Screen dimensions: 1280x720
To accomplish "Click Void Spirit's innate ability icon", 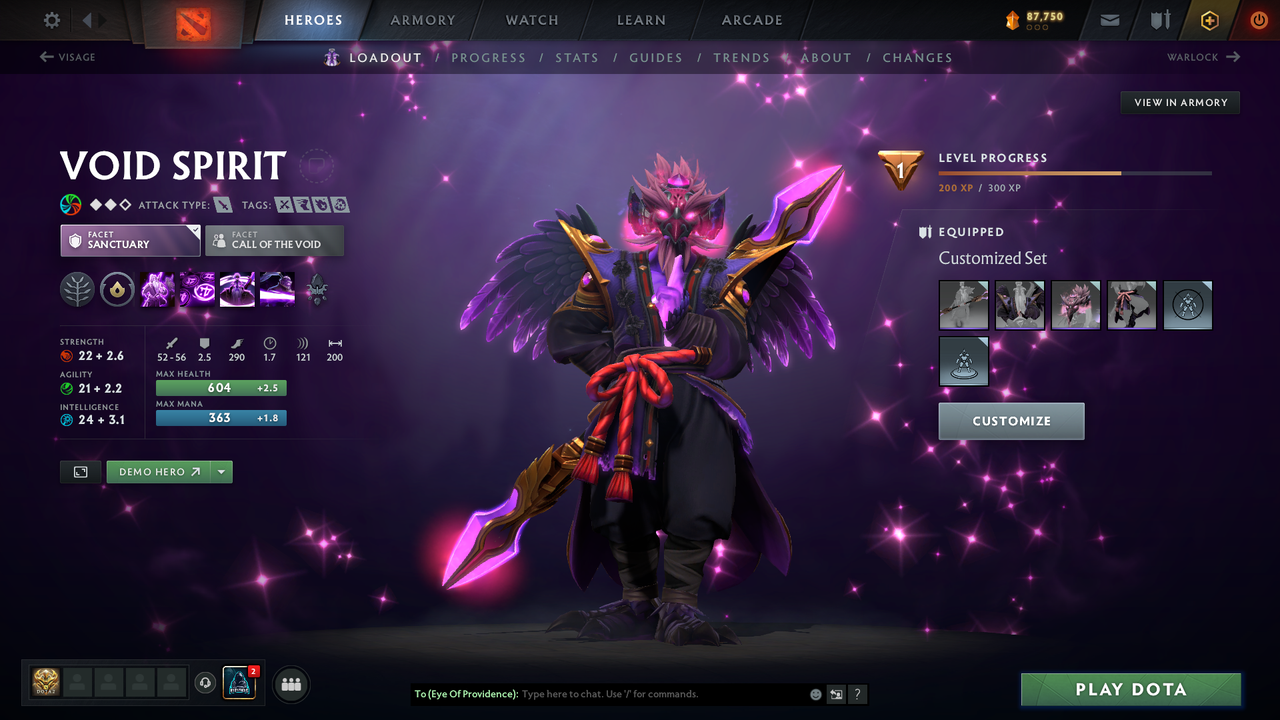I will pyautogui.click(x=117, y=290).
